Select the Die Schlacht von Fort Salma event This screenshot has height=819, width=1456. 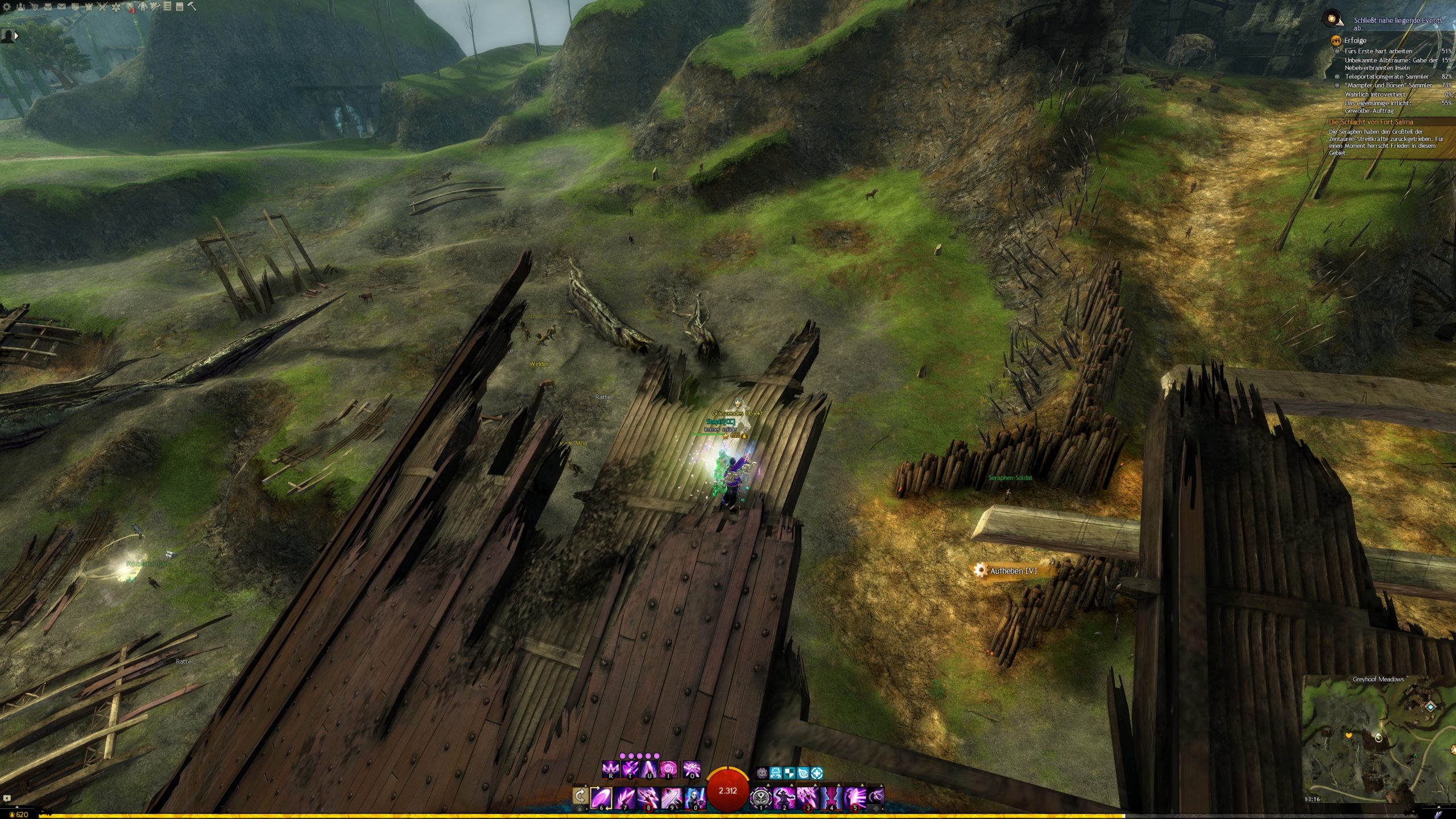coord(1370,122)
